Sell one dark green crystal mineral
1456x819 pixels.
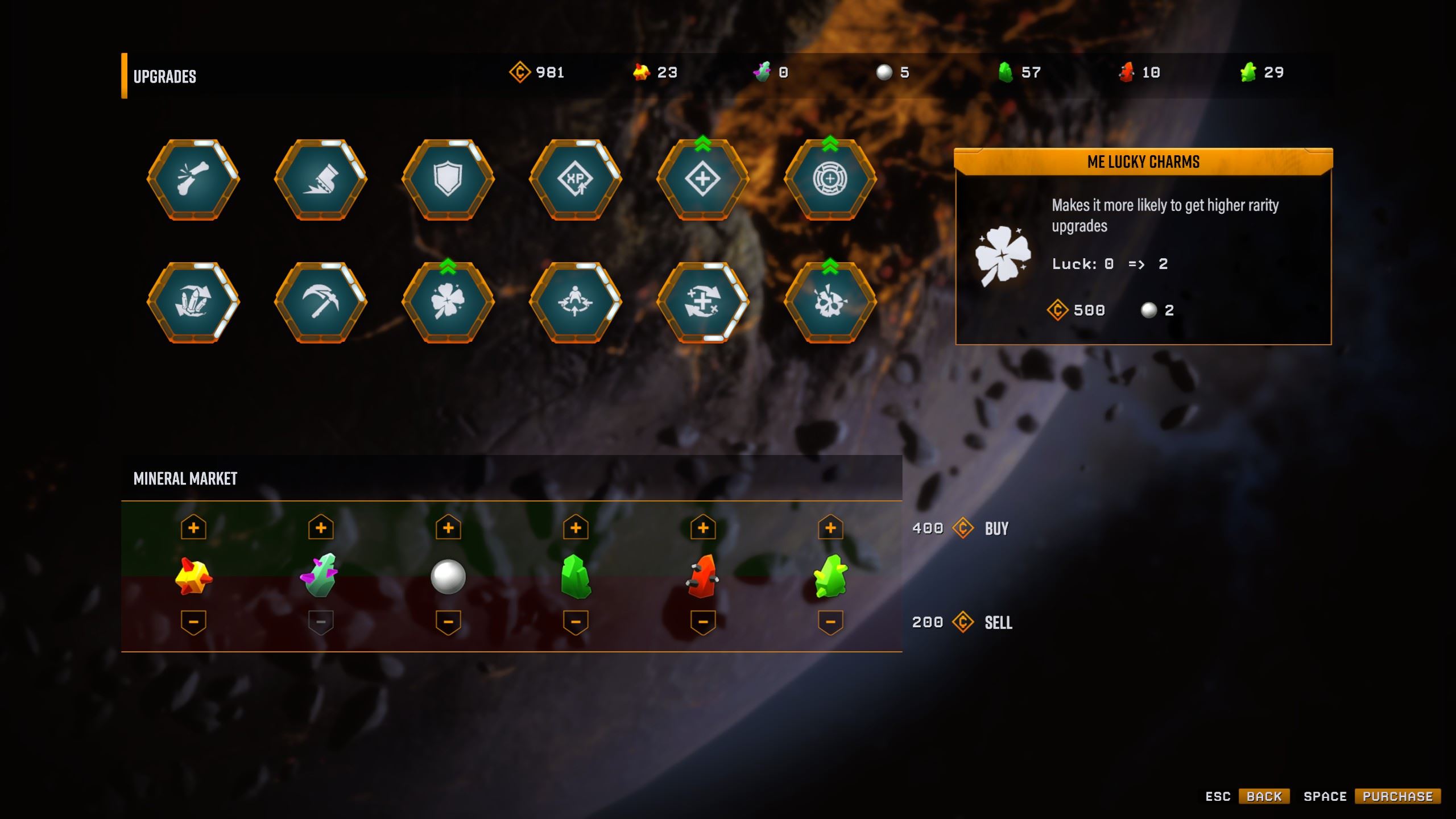576,622
